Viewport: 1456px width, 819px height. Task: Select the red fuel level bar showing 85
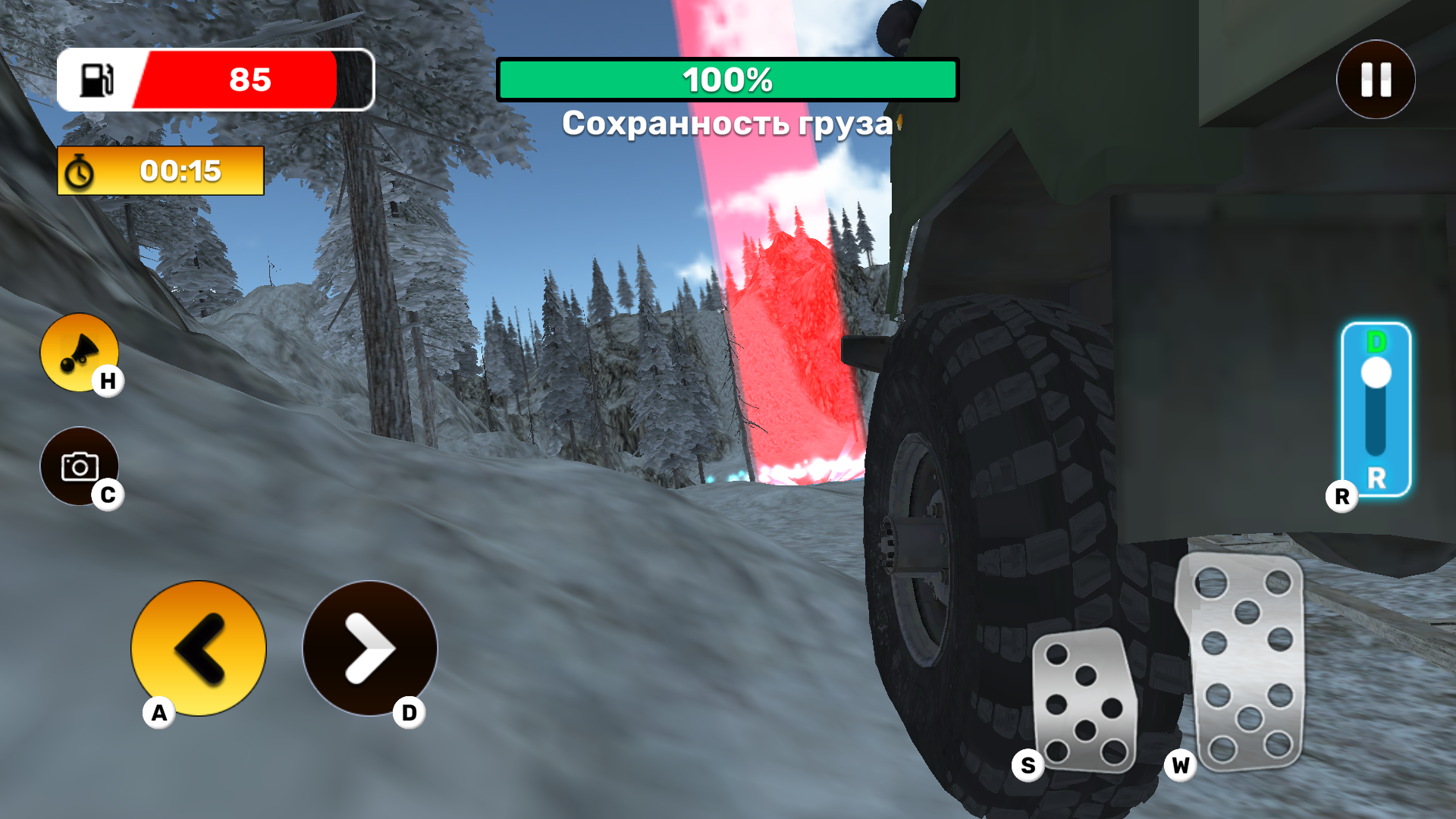(243, 80)
